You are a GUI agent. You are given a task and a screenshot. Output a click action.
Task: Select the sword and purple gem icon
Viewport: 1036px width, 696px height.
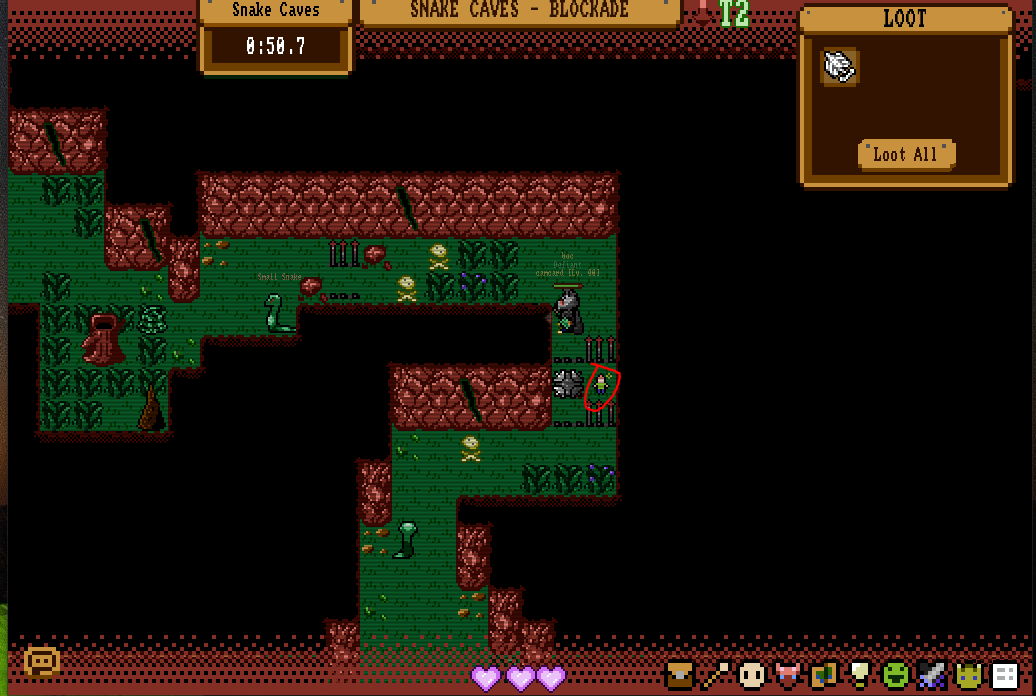931,675
